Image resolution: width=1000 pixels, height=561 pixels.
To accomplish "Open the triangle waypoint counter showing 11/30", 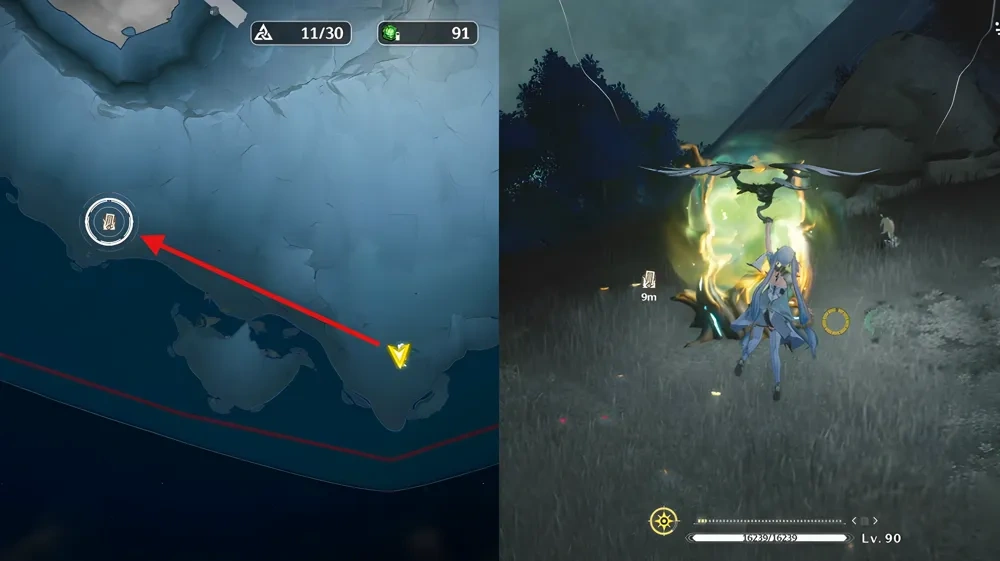I will point(299,33).
